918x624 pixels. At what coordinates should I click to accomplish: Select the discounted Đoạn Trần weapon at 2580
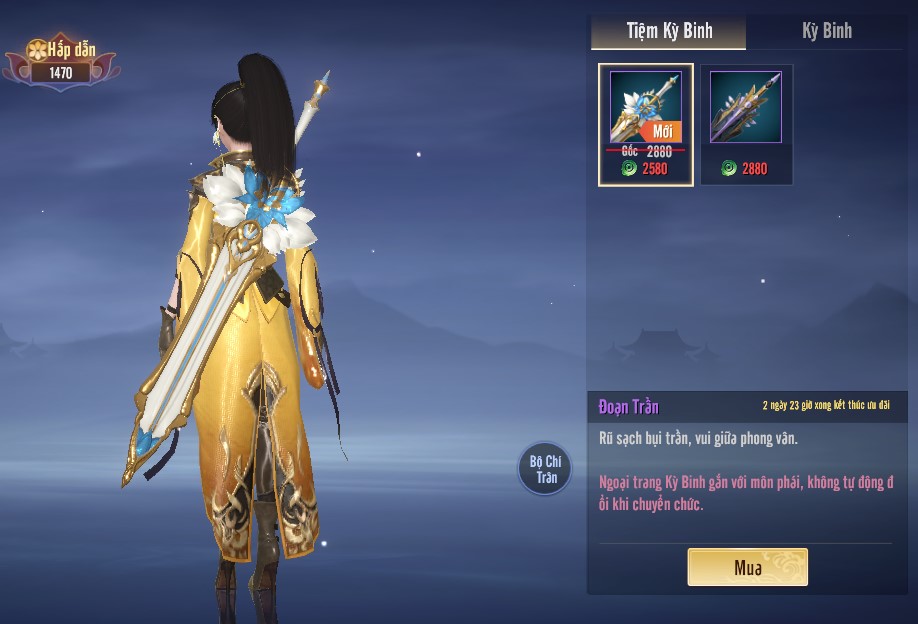(x=645, y=125)
